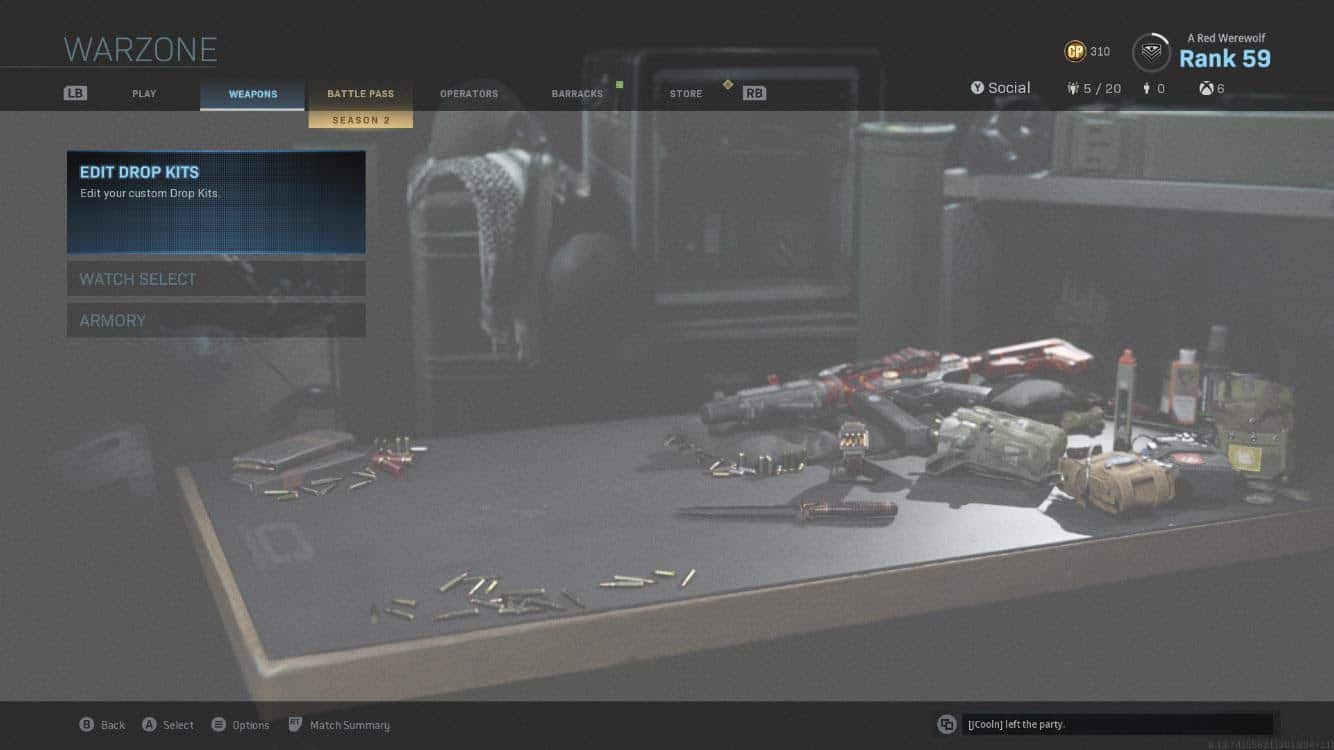The height and width of the screenshot is (750, 1334).
Task: Open the Store tab
Action: tap(685, 93)
